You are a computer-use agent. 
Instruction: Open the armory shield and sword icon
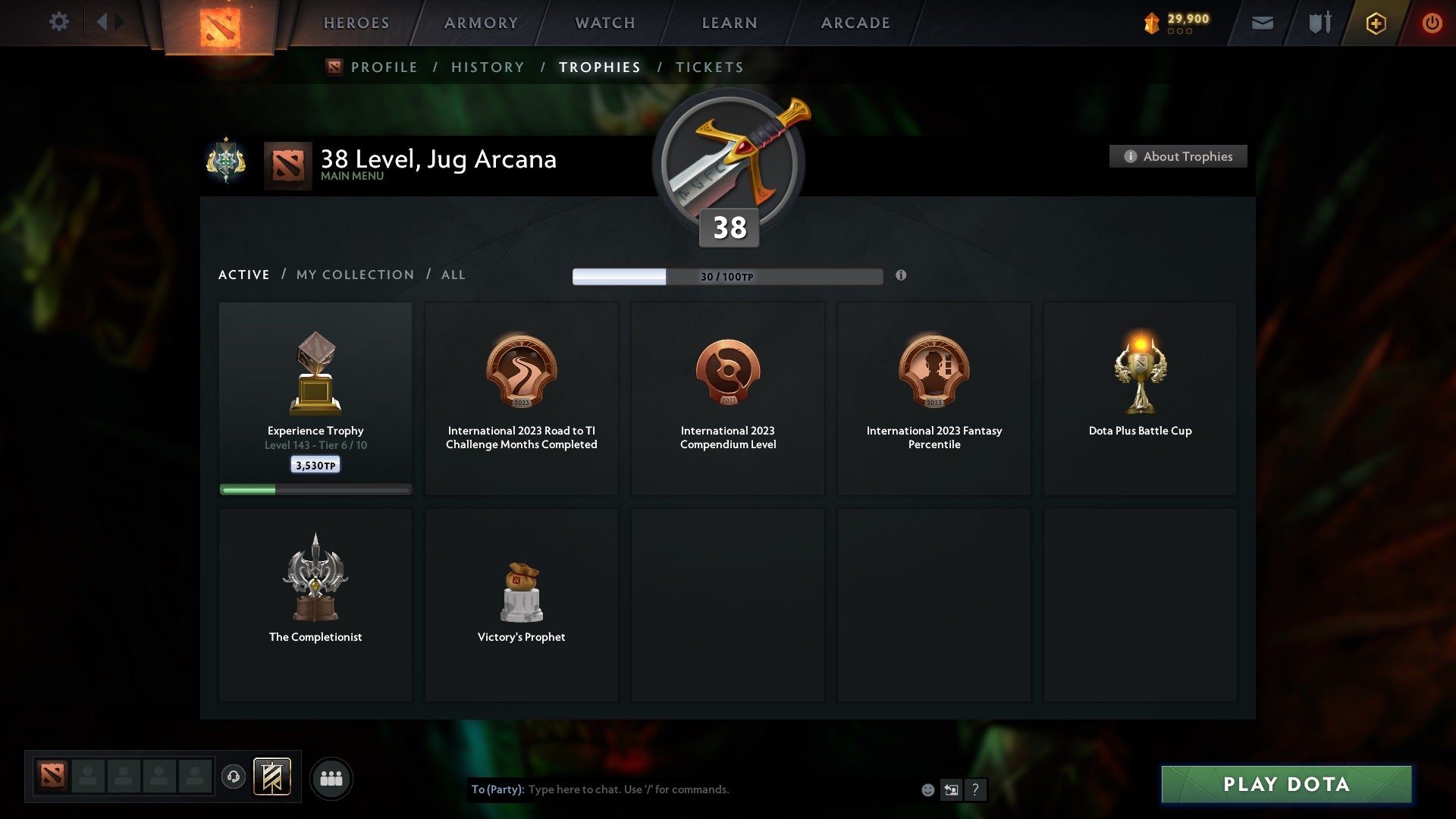click(x=1319, y=23)
